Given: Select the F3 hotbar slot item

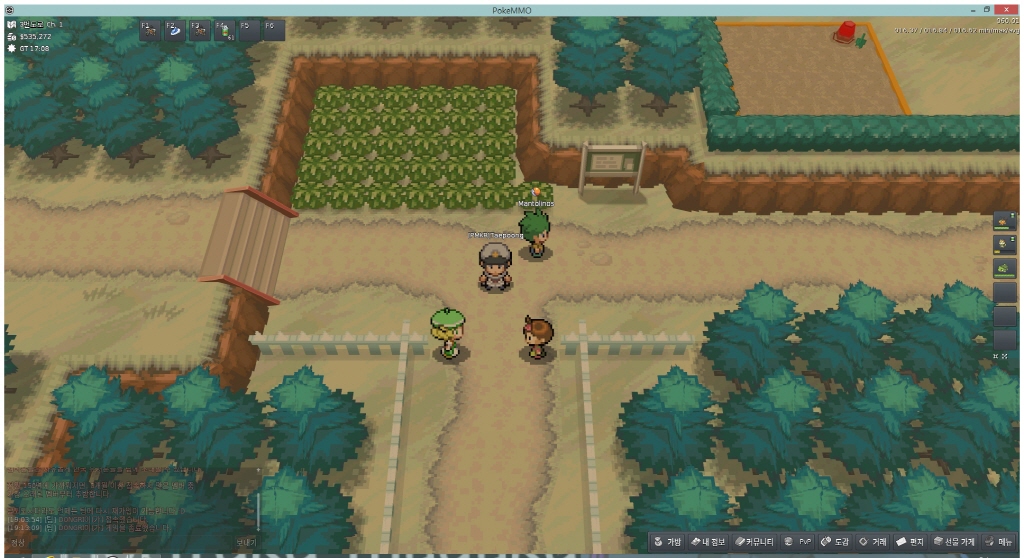Looking at the screenshot, I should (199, 30).
